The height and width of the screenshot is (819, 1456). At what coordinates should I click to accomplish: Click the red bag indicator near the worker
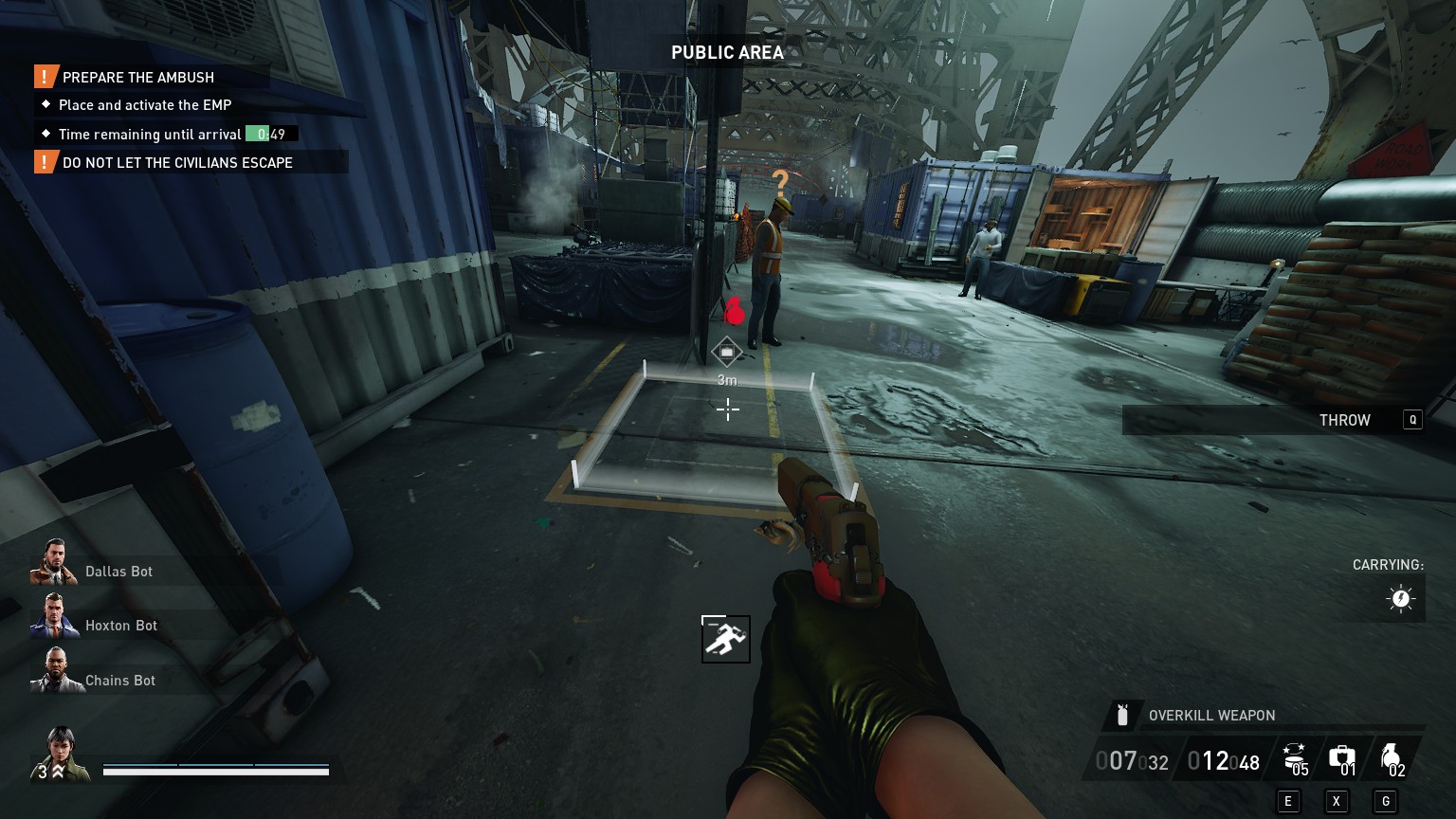pos(734,310)
